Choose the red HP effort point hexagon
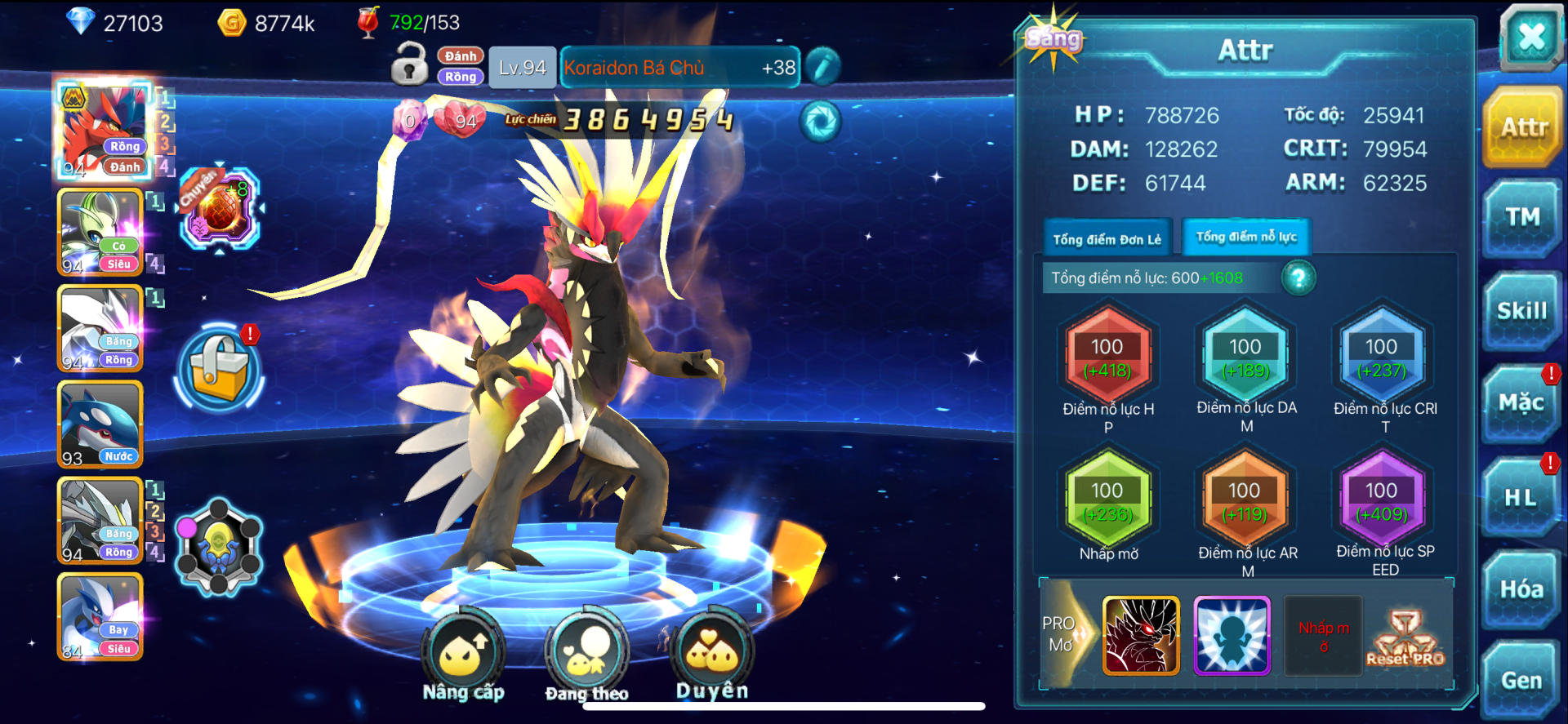The image size is (1568, 724). tap(1107, 357)
